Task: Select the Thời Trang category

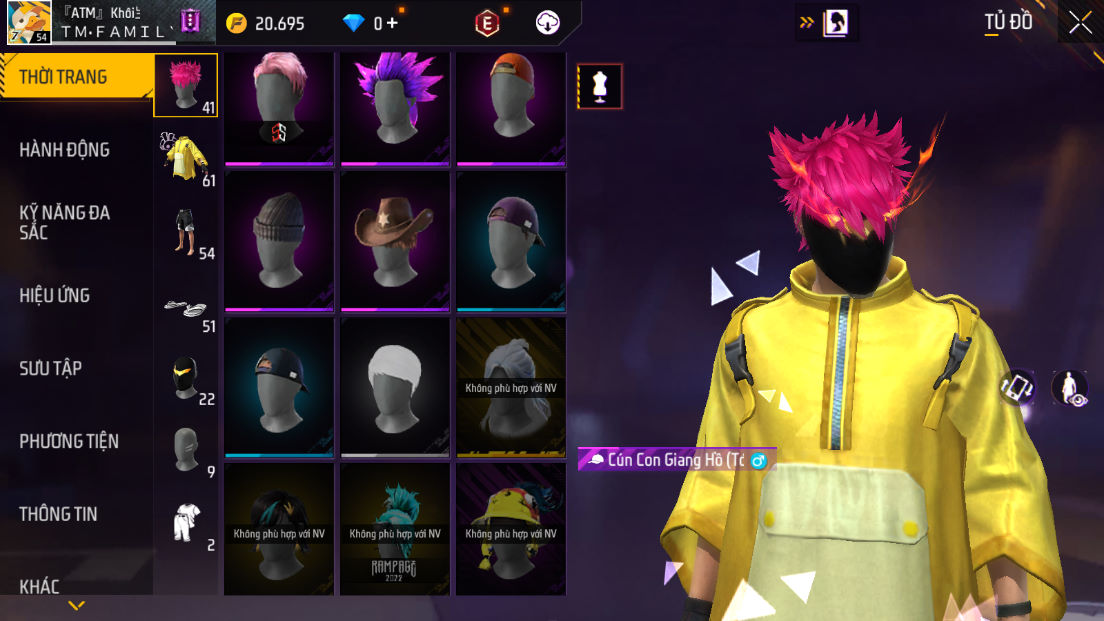Action: click(63, 77)
